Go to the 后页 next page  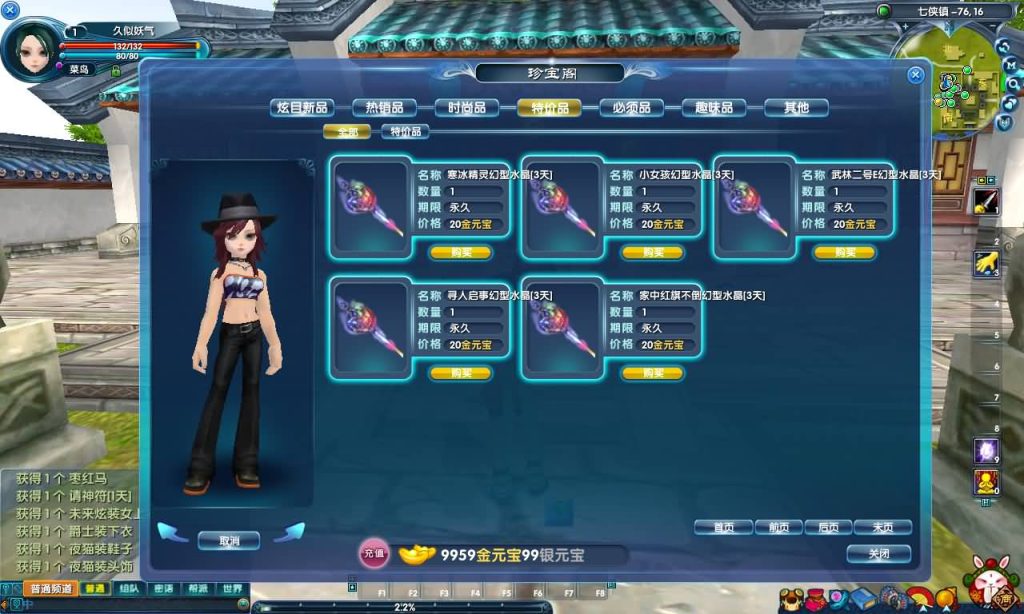[x=828, y=527]
